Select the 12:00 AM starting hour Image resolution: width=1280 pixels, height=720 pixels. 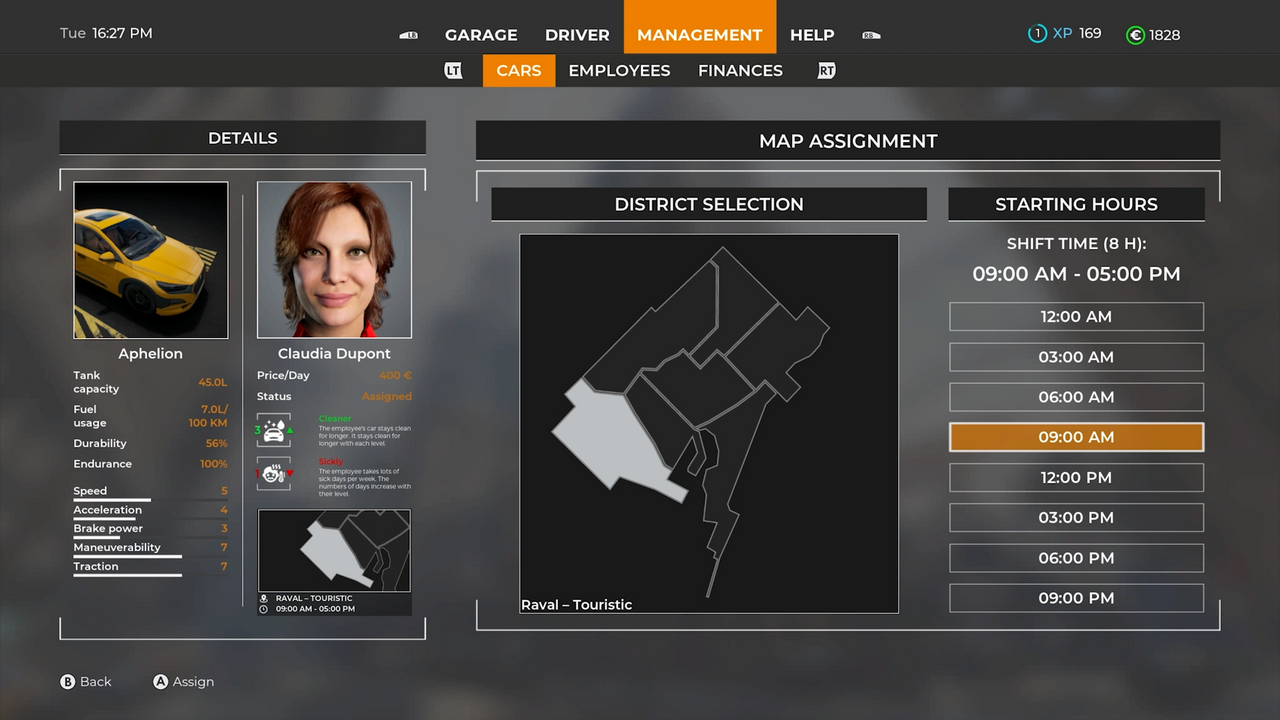tap(1076, 316)
